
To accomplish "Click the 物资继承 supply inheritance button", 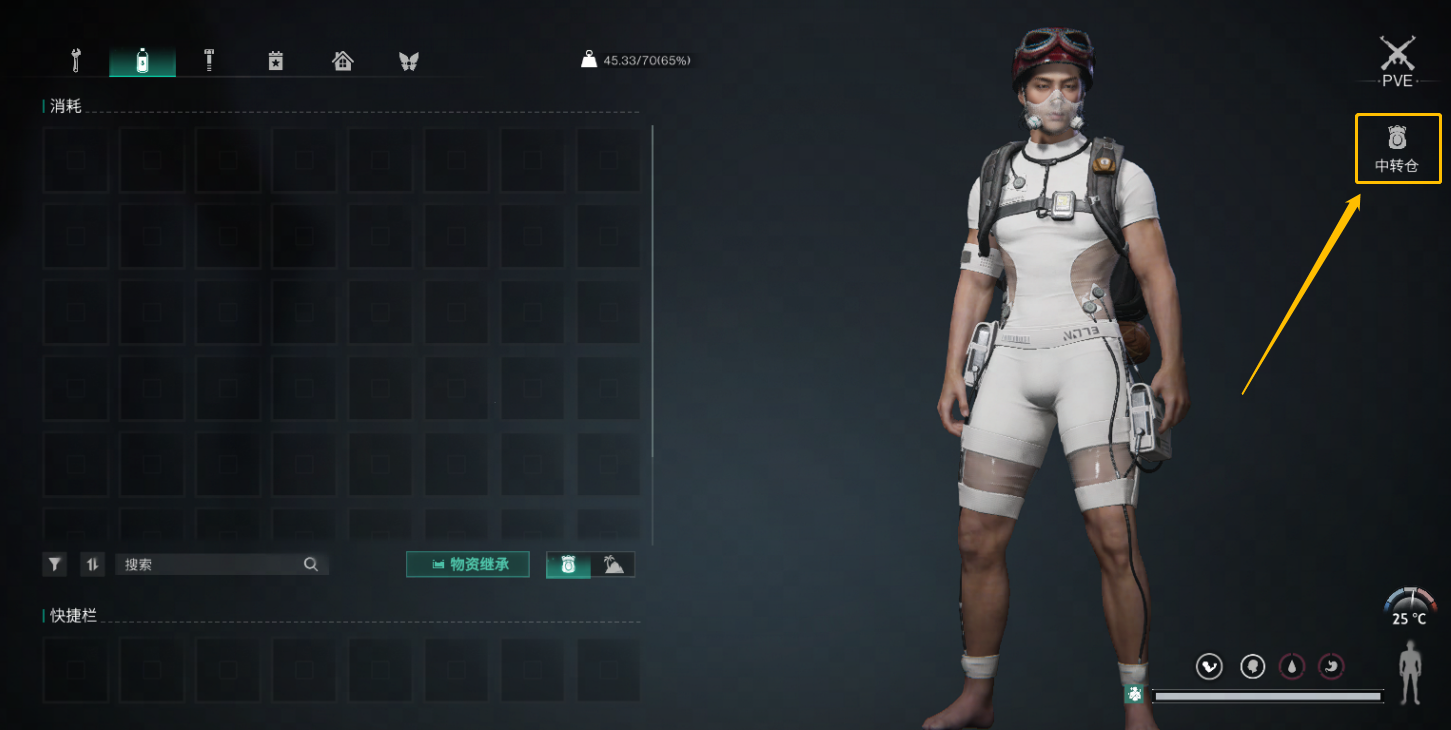I will (468, 564).
